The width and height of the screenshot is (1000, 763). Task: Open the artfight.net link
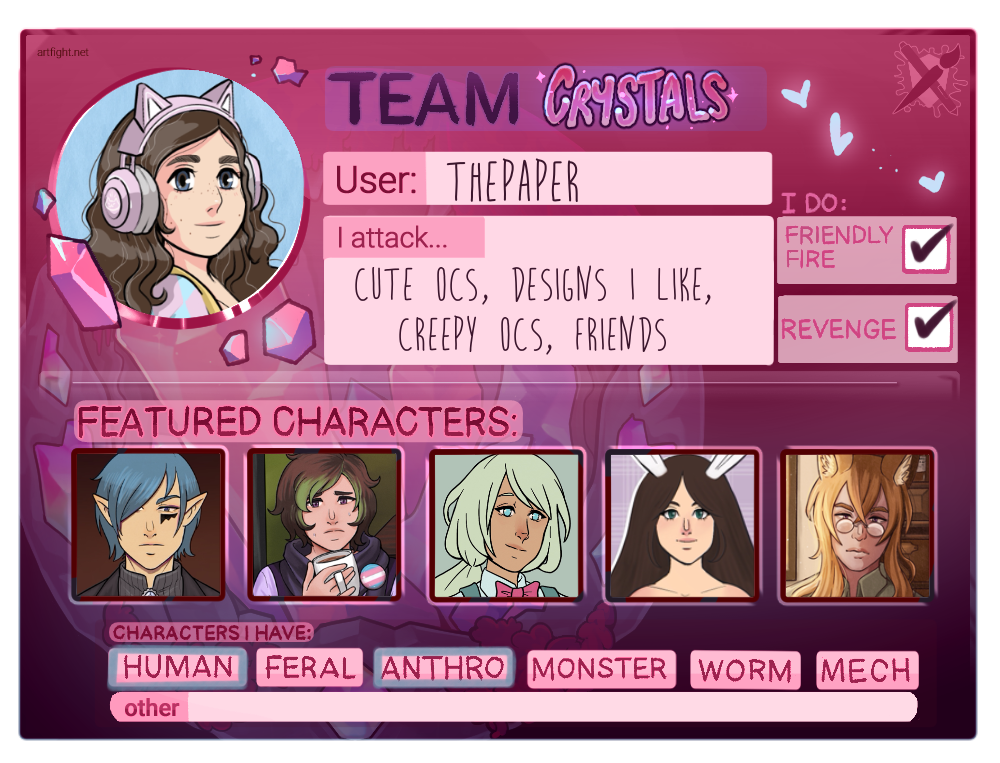pyautogui.click(x=60, y=52)
